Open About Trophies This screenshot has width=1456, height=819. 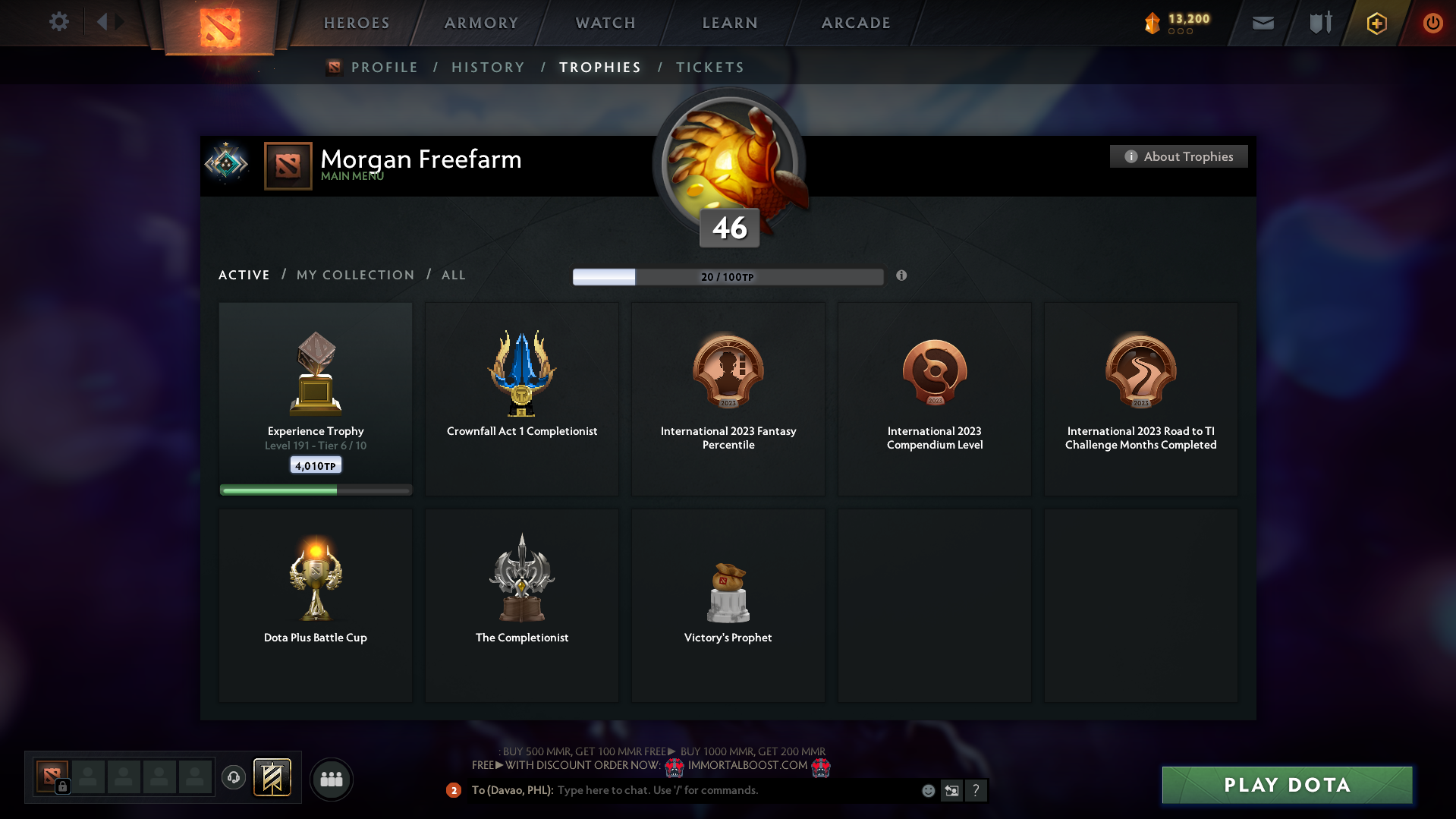point(1178,156)
